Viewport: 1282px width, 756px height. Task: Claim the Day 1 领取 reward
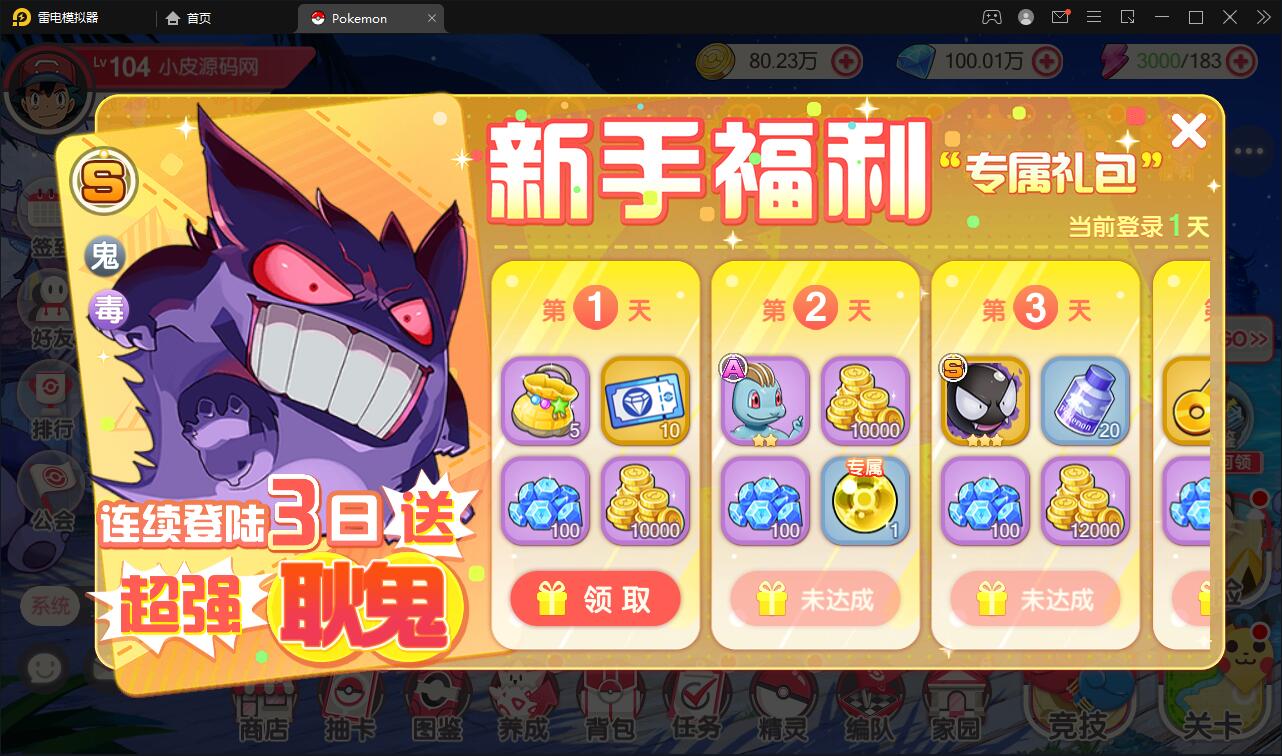pos(595,599)
